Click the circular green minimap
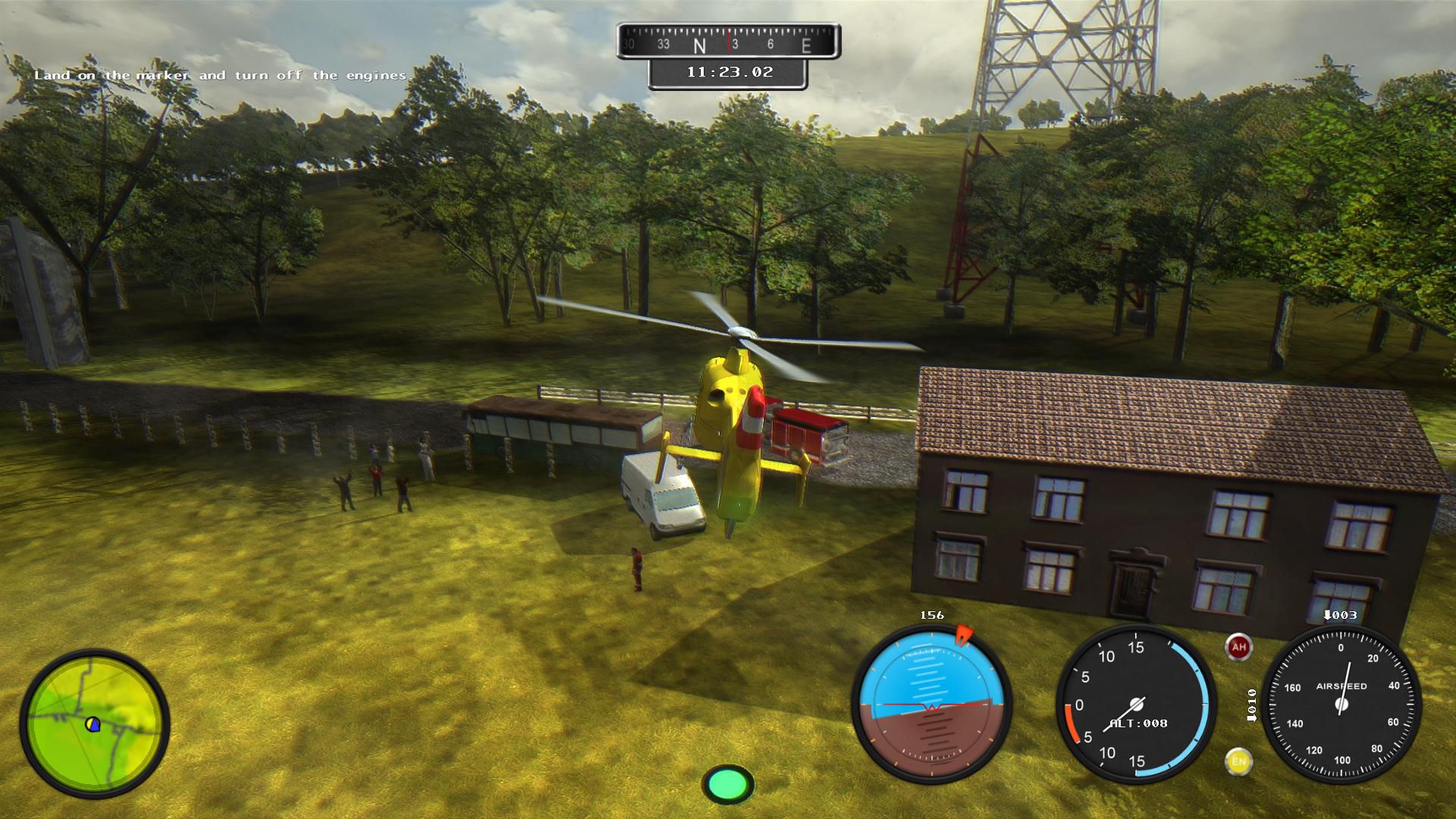Viewport: 1456px width, 819px height. [x=95, y=724]
